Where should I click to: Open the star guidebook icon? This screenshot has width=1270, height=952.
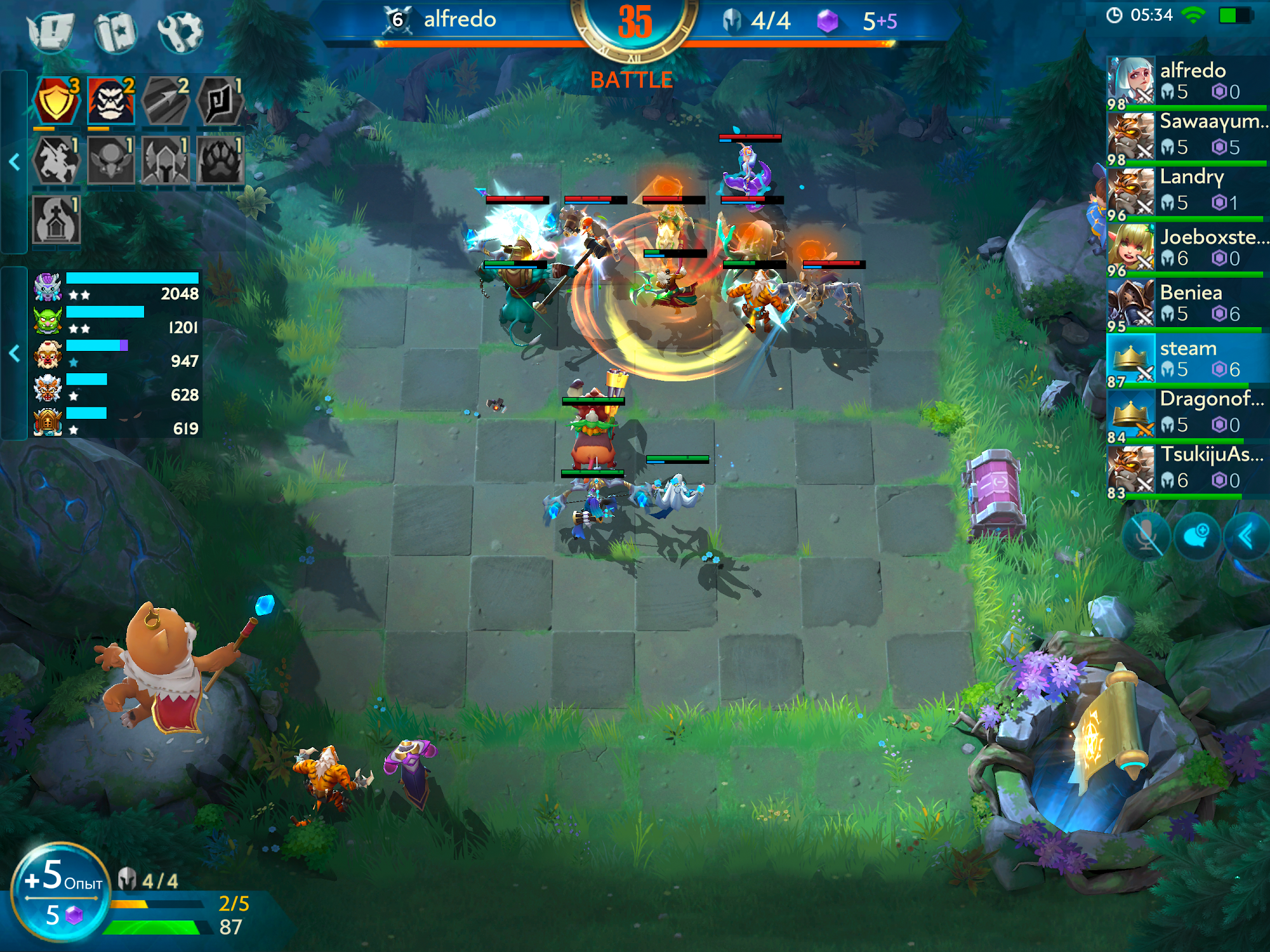pyautogui.click(x=116, y=30)
